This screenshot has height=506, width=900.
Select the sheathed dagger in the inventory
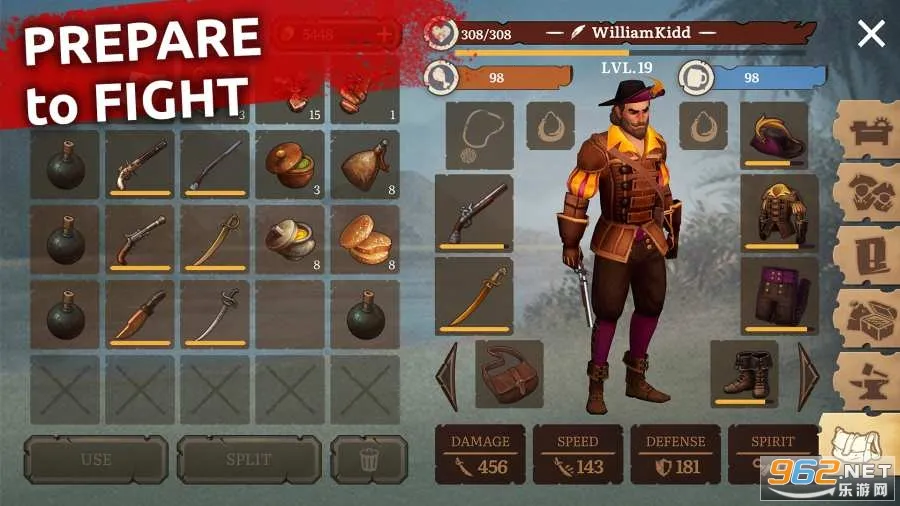tap(140, 313)
